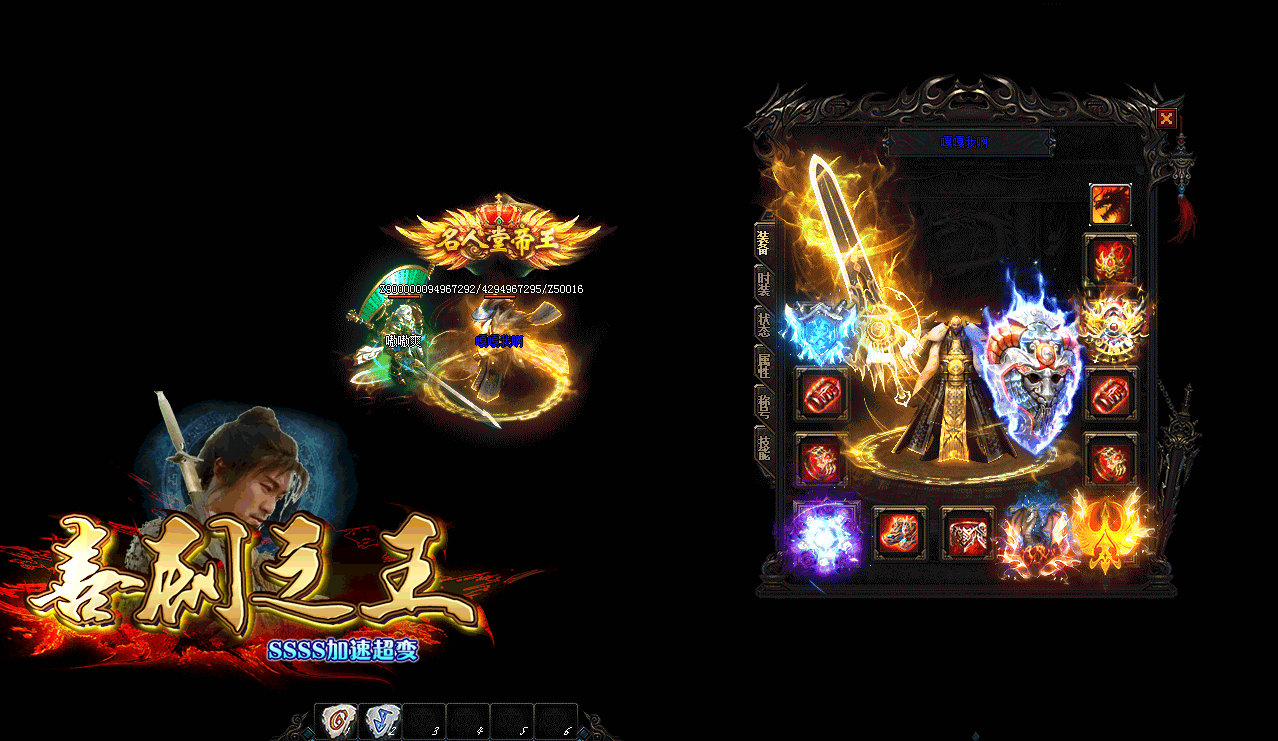The height and width of the screenshot is (741, 1278).
Task: Activate the blue rune stone hotbar slot
Action: coord(380,720)
